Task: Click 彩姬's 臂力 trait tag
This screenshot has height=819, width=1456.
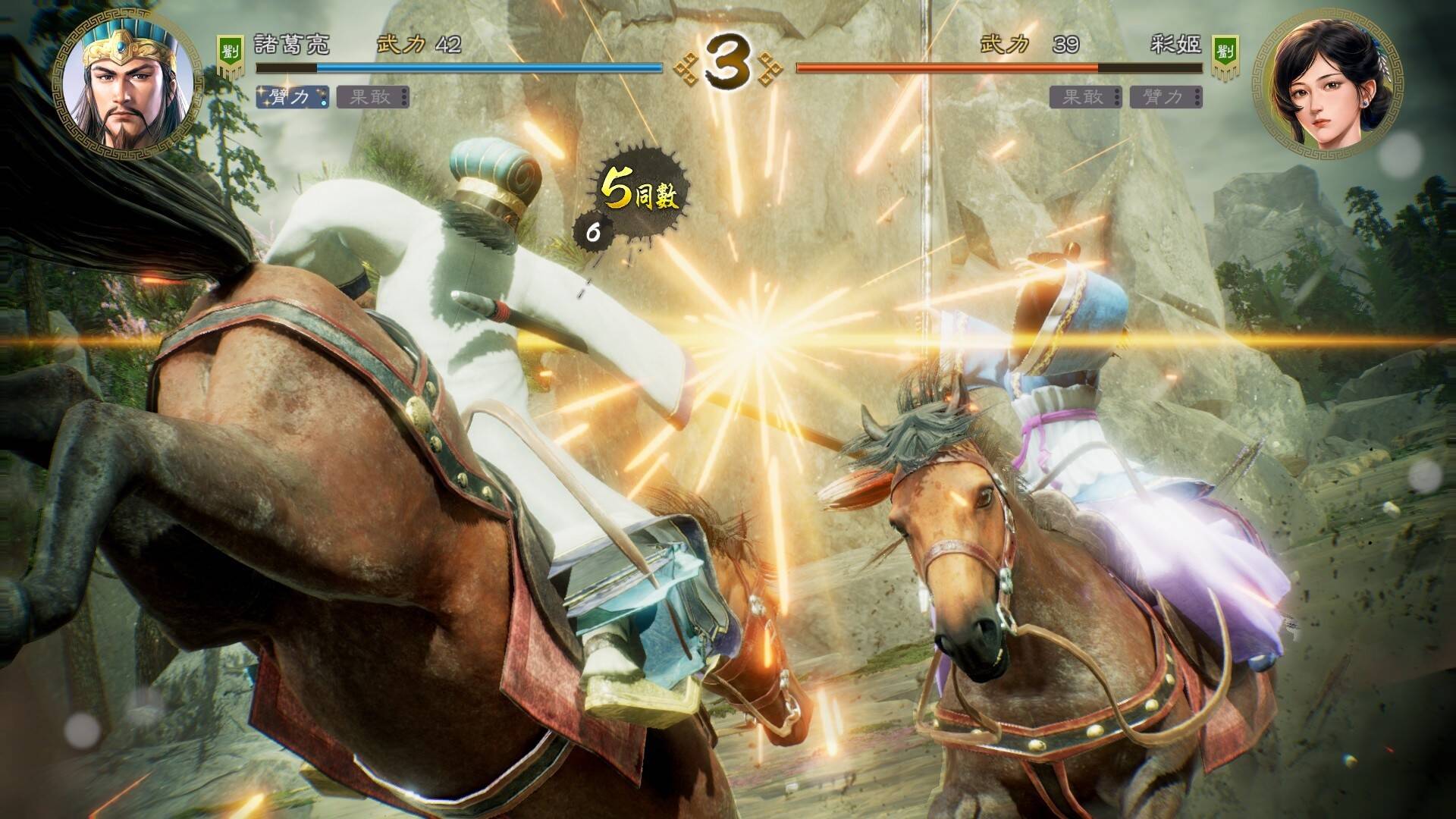Action: point(1166,97)
